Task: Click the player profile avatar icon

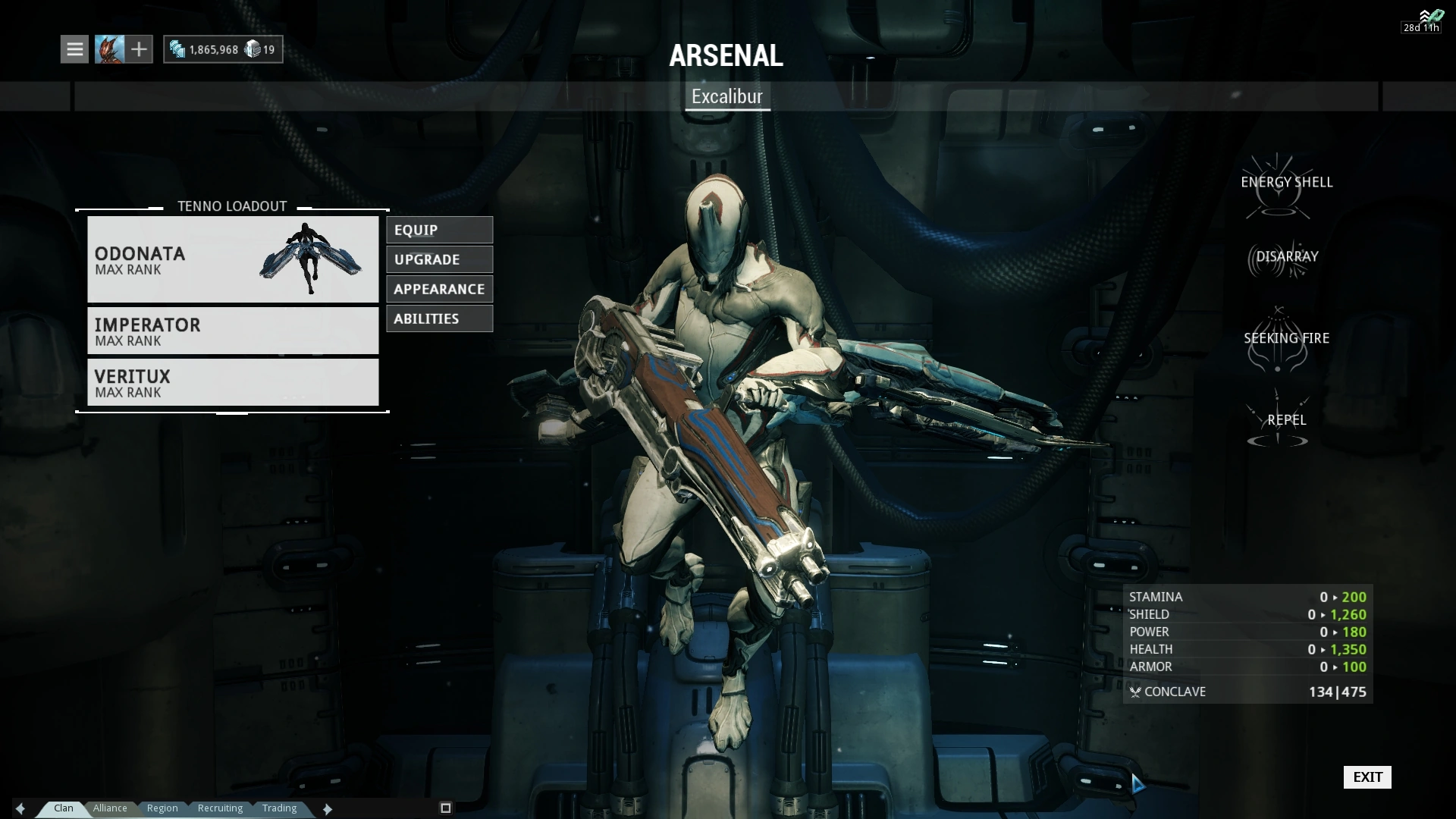Action: click(x=109, y=49)
